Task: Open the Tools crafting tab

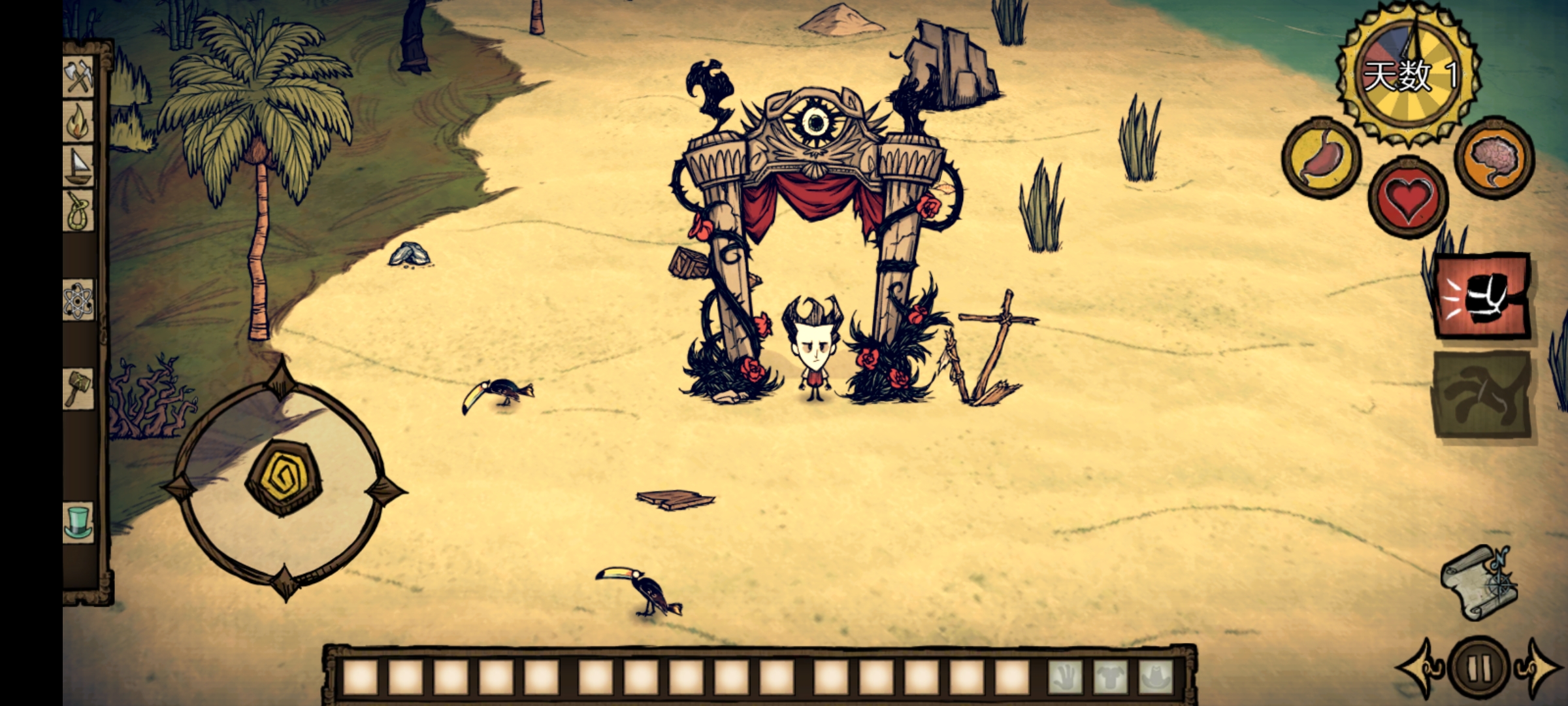Action: pyautogui.click(x=79, y=78)
